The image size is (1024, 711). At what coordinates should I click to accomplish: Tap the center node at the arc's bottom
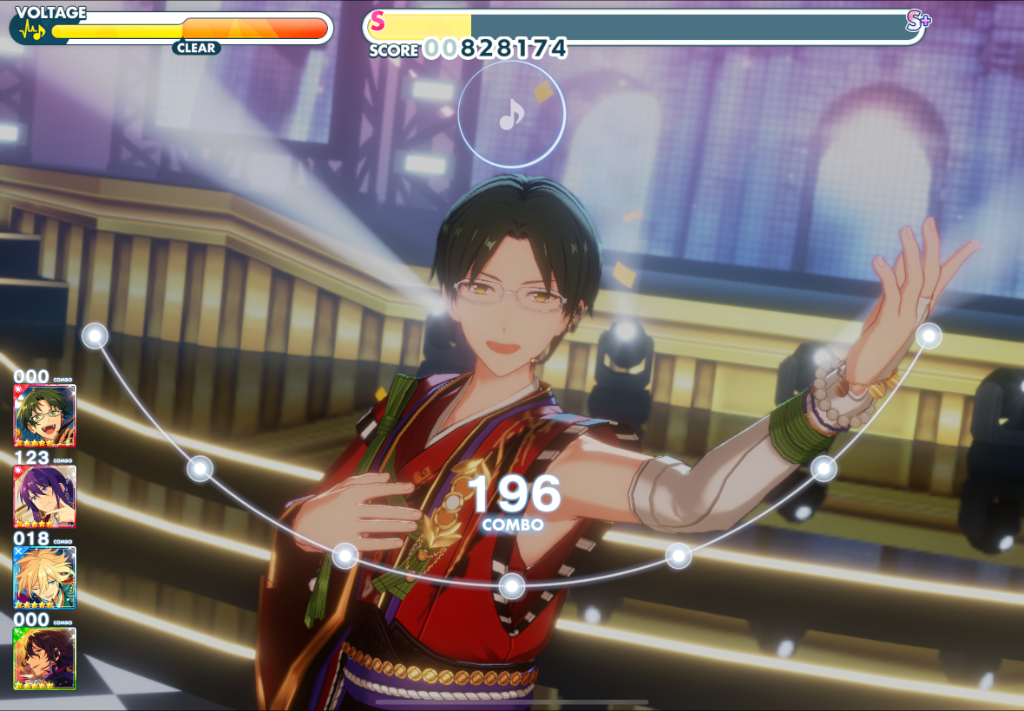[x=512, y=585]
